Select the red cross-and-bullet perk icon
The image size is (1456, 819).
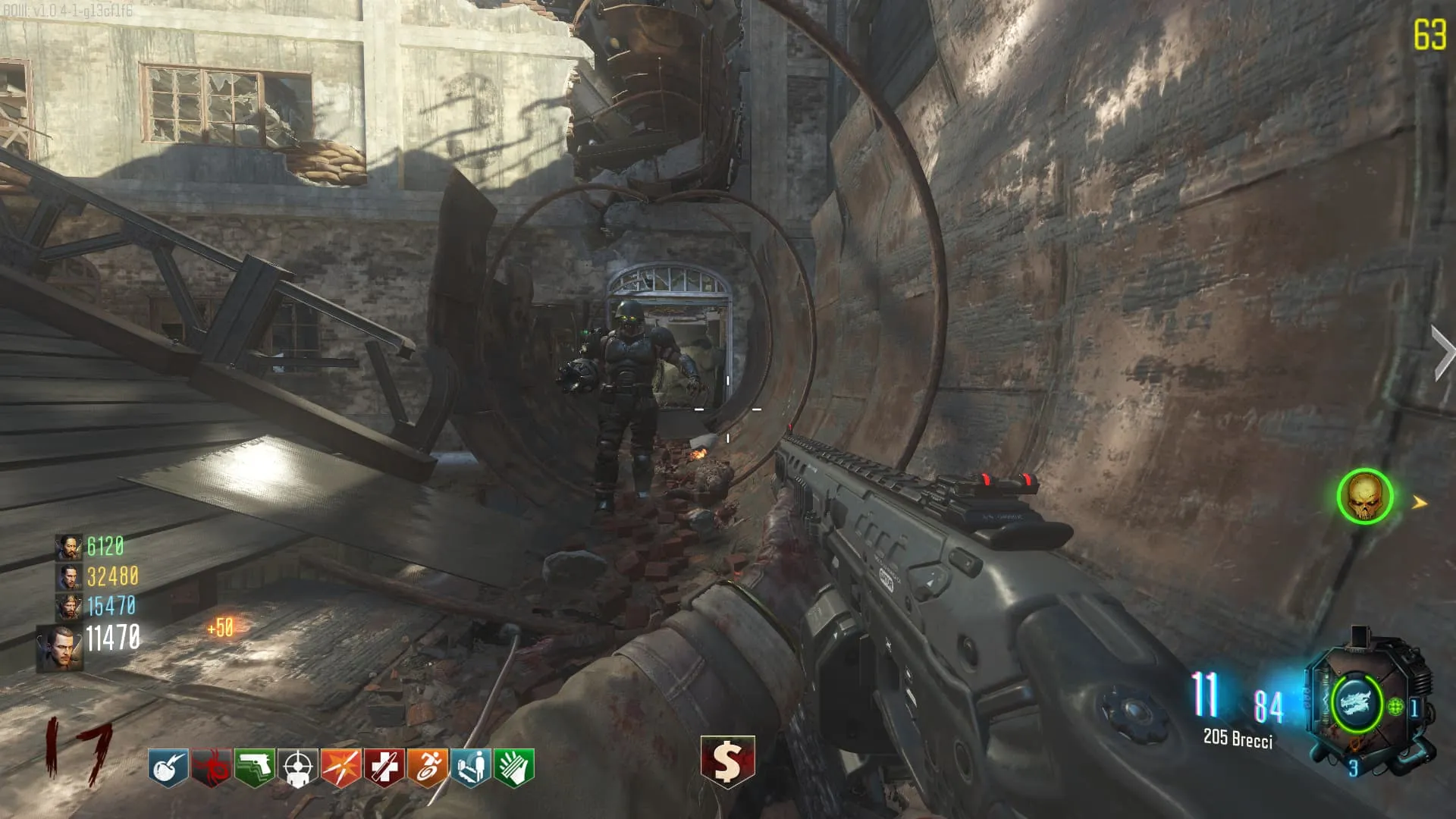coord(384,767)
